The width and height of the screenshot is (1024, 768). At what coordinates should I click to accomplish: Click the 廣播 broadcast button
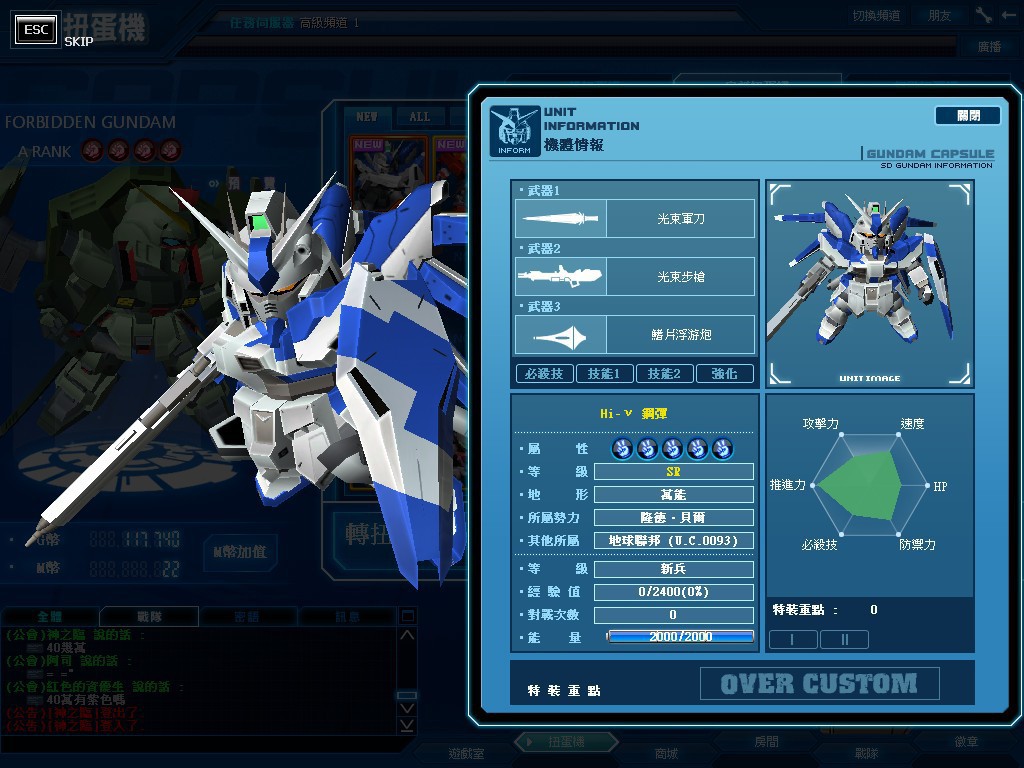pos(989,47)
